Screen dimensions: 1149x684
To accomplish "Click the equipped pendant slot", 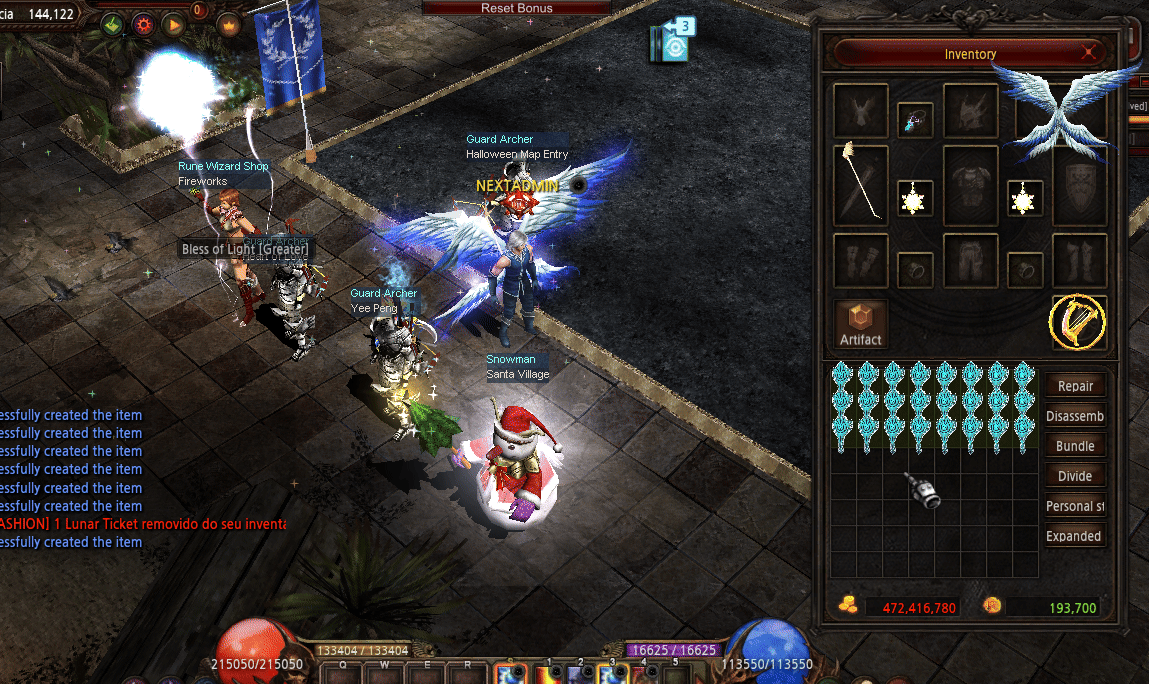I will [x=915, y=120].
